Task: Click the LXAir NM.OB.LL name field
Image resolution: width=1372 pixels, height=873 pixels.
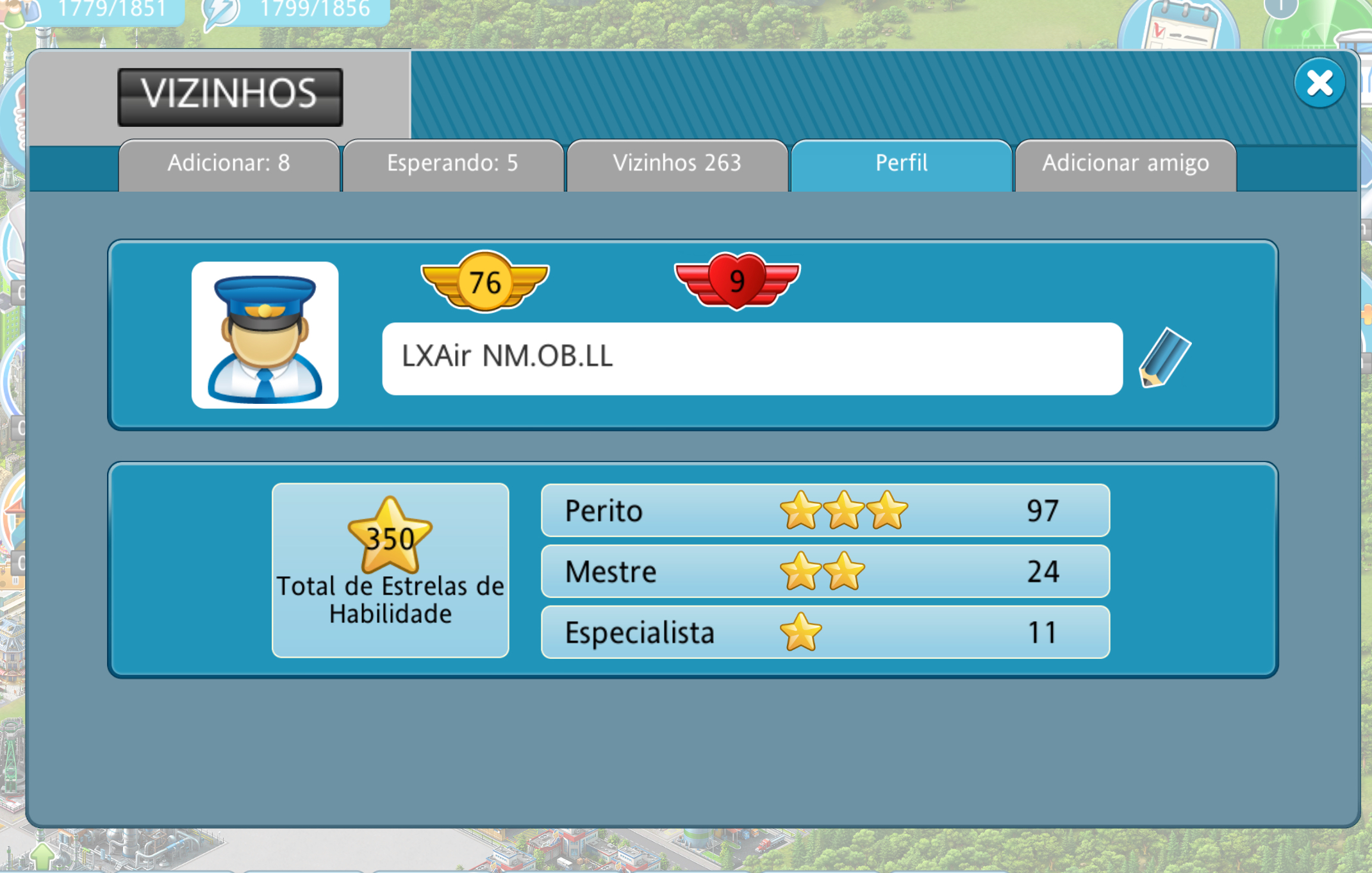Action: click(752, 358)
